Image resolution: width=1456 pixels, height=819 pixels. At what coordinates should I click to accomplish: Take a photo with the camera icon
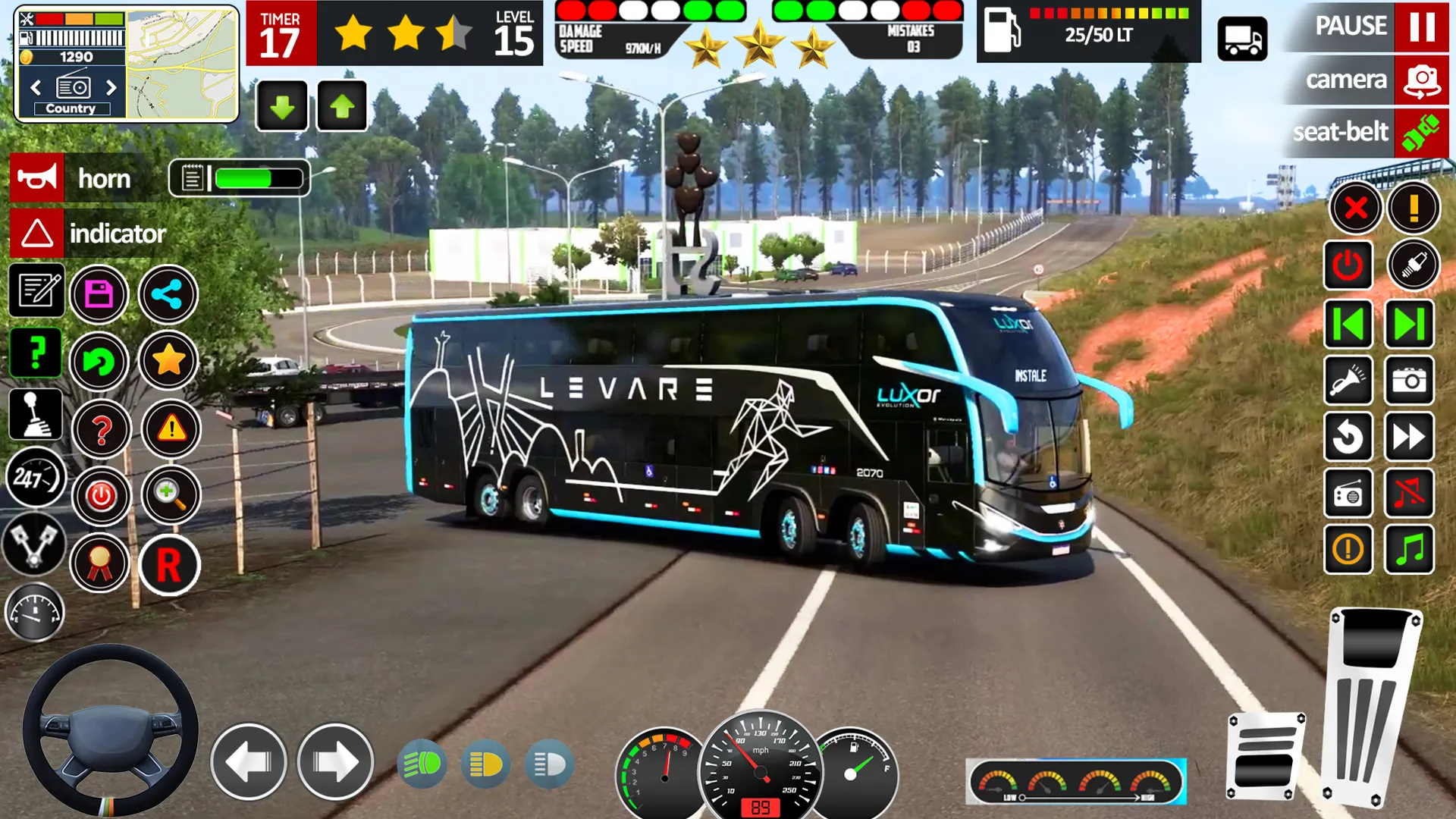pyautogui.click(x=1409, y=381)
